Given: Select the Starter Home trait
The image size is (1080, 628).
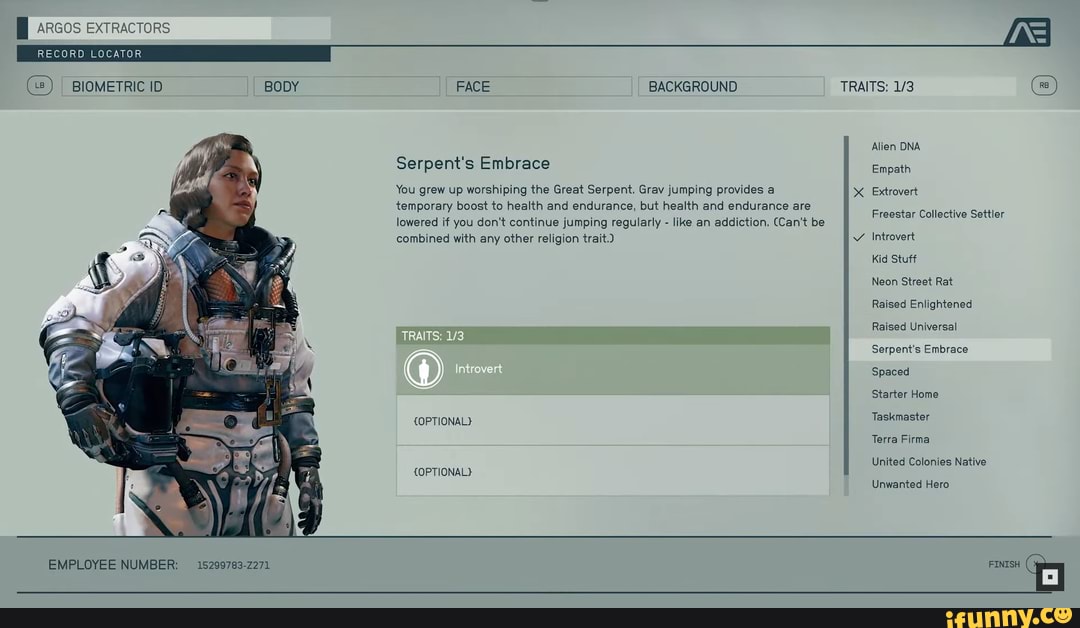Looking at the screenshot, I should 905,394.
